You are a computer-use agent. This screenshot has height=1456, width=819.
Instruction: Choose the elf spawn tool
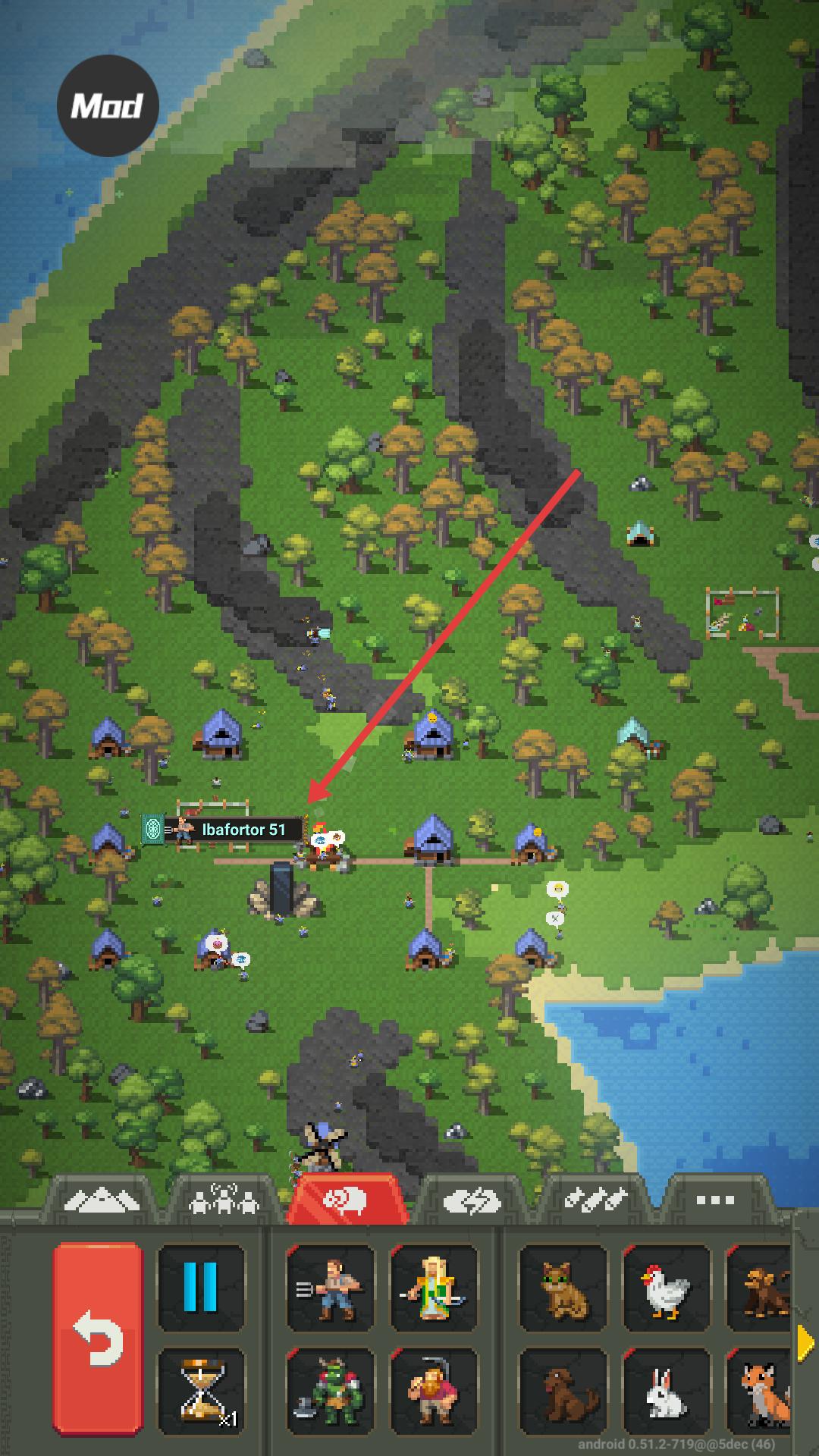pyautogui.click(x=434, y=1288)
